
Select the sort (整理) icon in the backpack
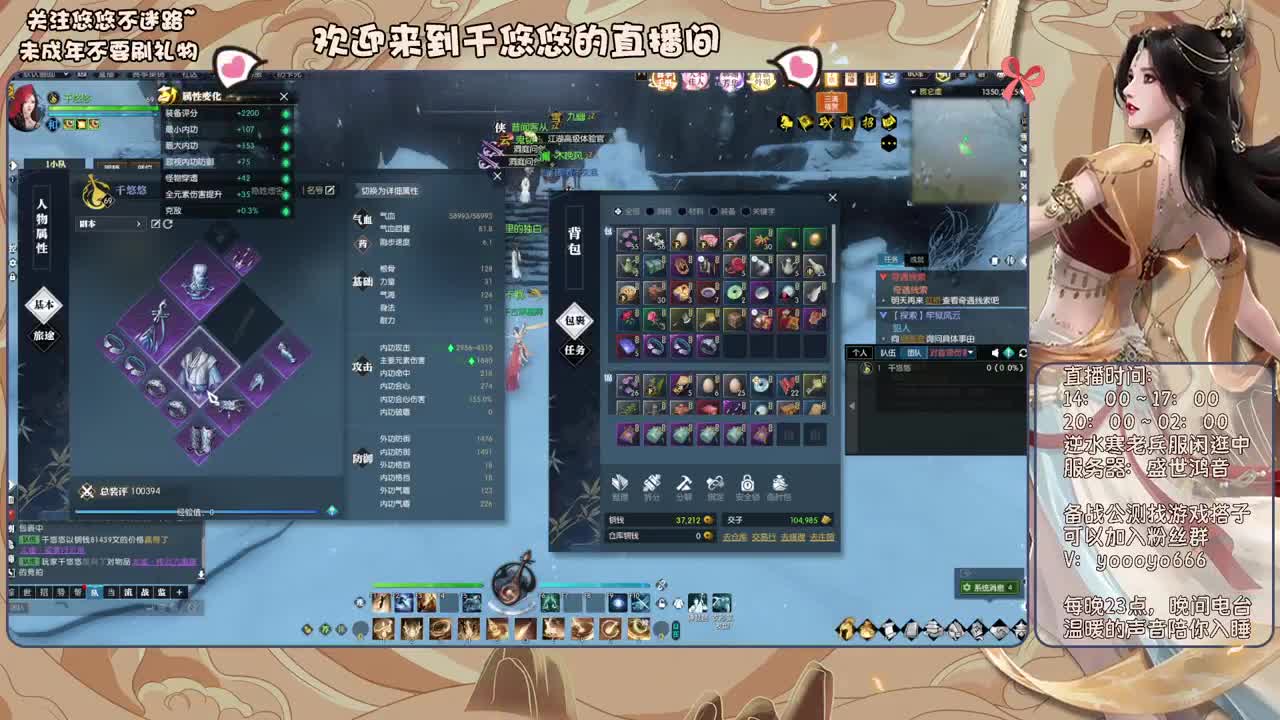point(621,481)
